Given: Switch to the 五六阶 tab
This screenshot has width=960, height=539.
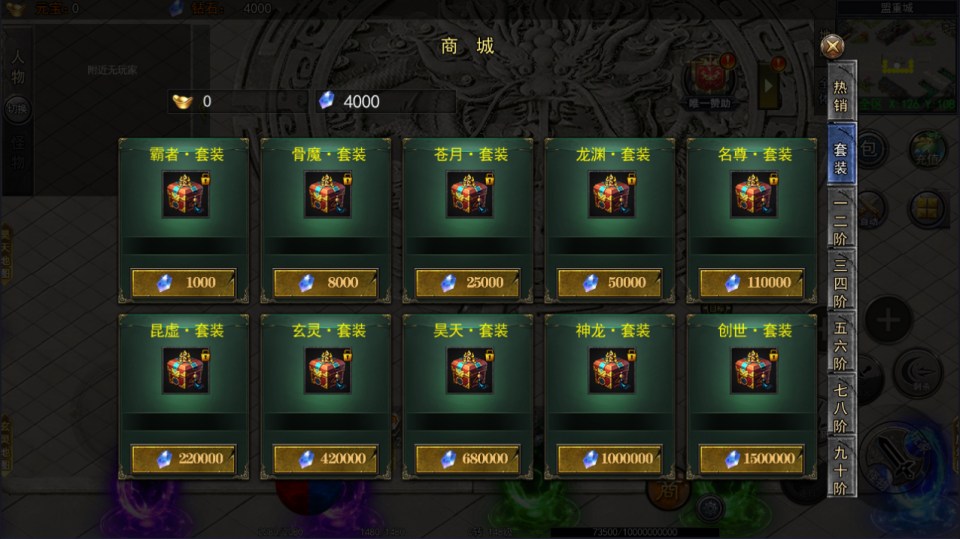Looking at the screenshot, I should (x=841, y=346).
